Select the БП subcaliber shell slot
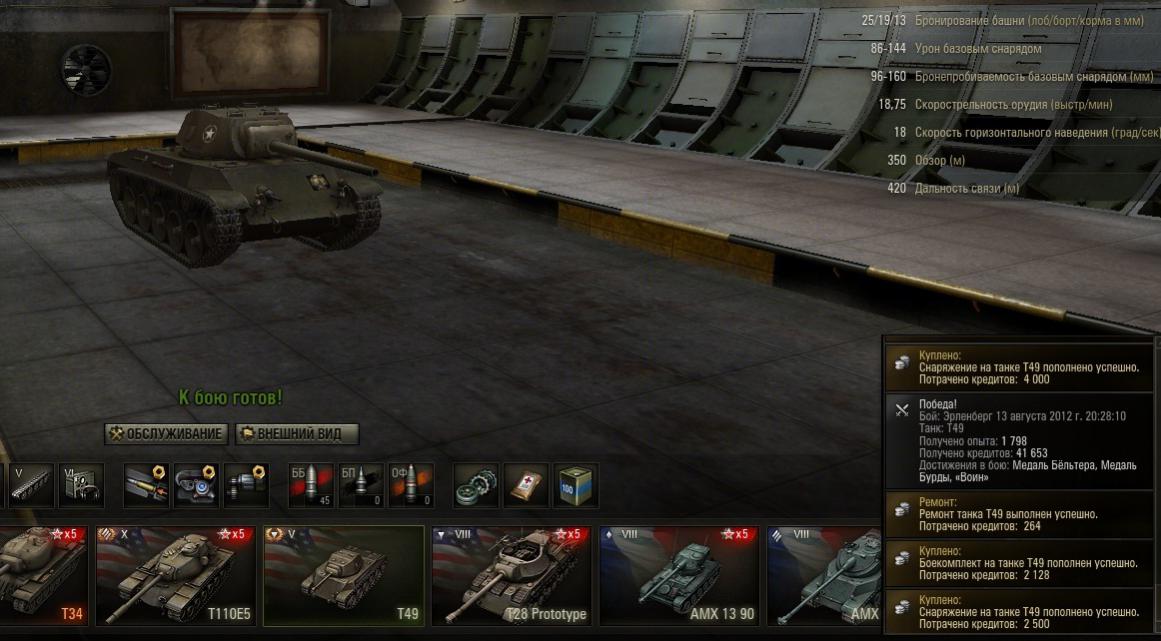This screenshot has width=1161, height=641. point(361,485)
